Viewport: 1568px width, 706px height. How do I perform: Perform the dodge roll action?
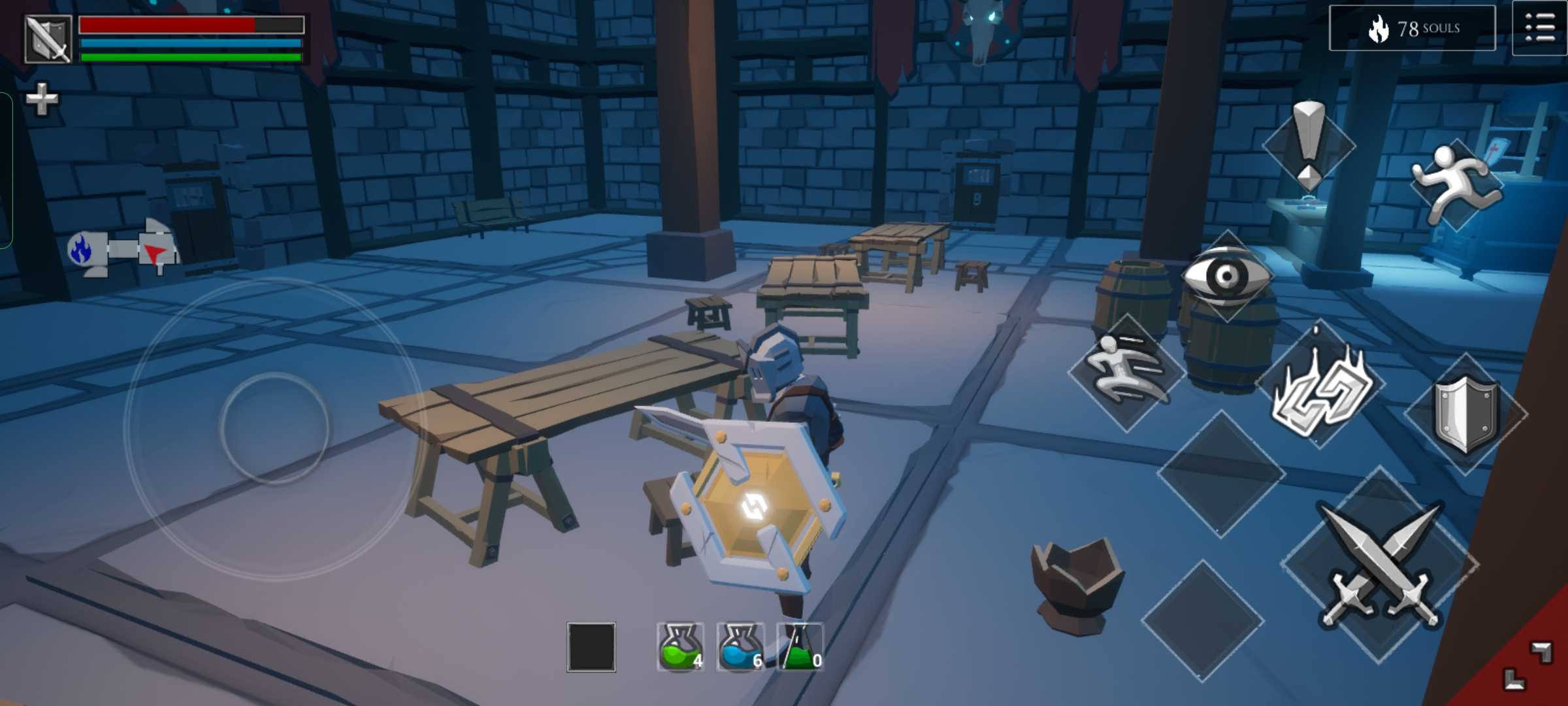coord(1127,371)
